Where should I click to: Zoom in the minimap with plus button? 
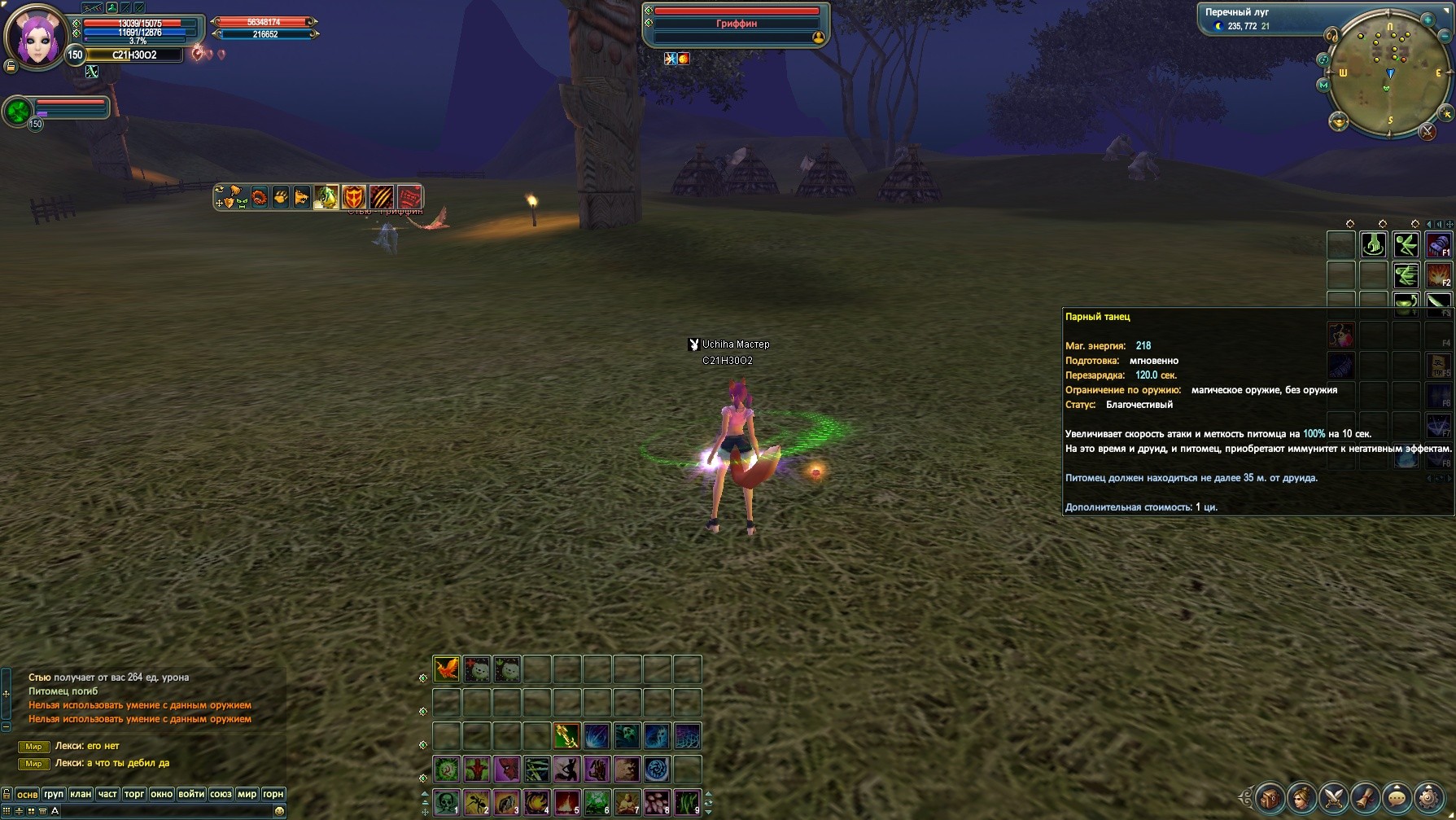click(1428, 20)
